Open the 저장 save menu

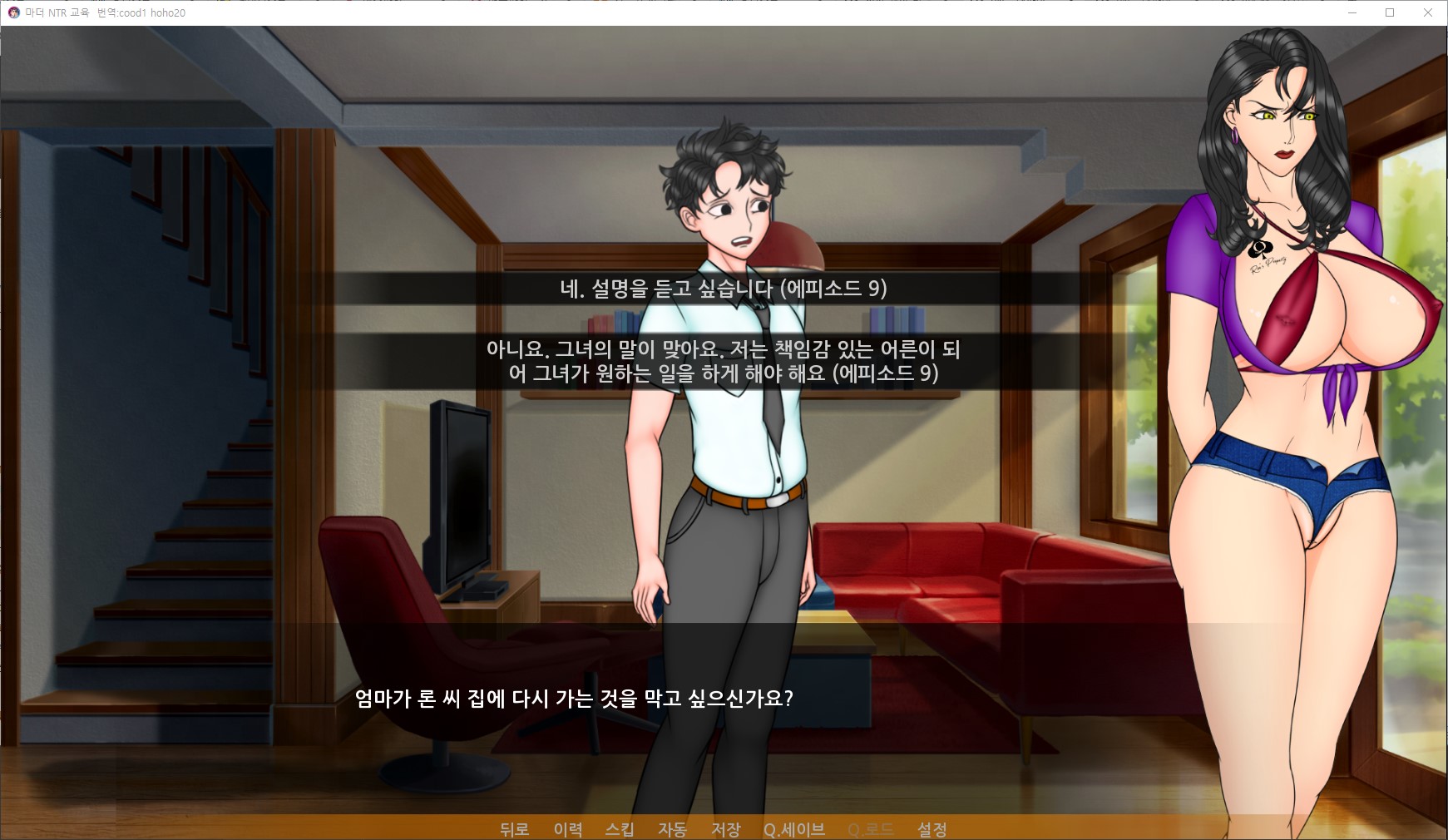[x=725, y=829]
